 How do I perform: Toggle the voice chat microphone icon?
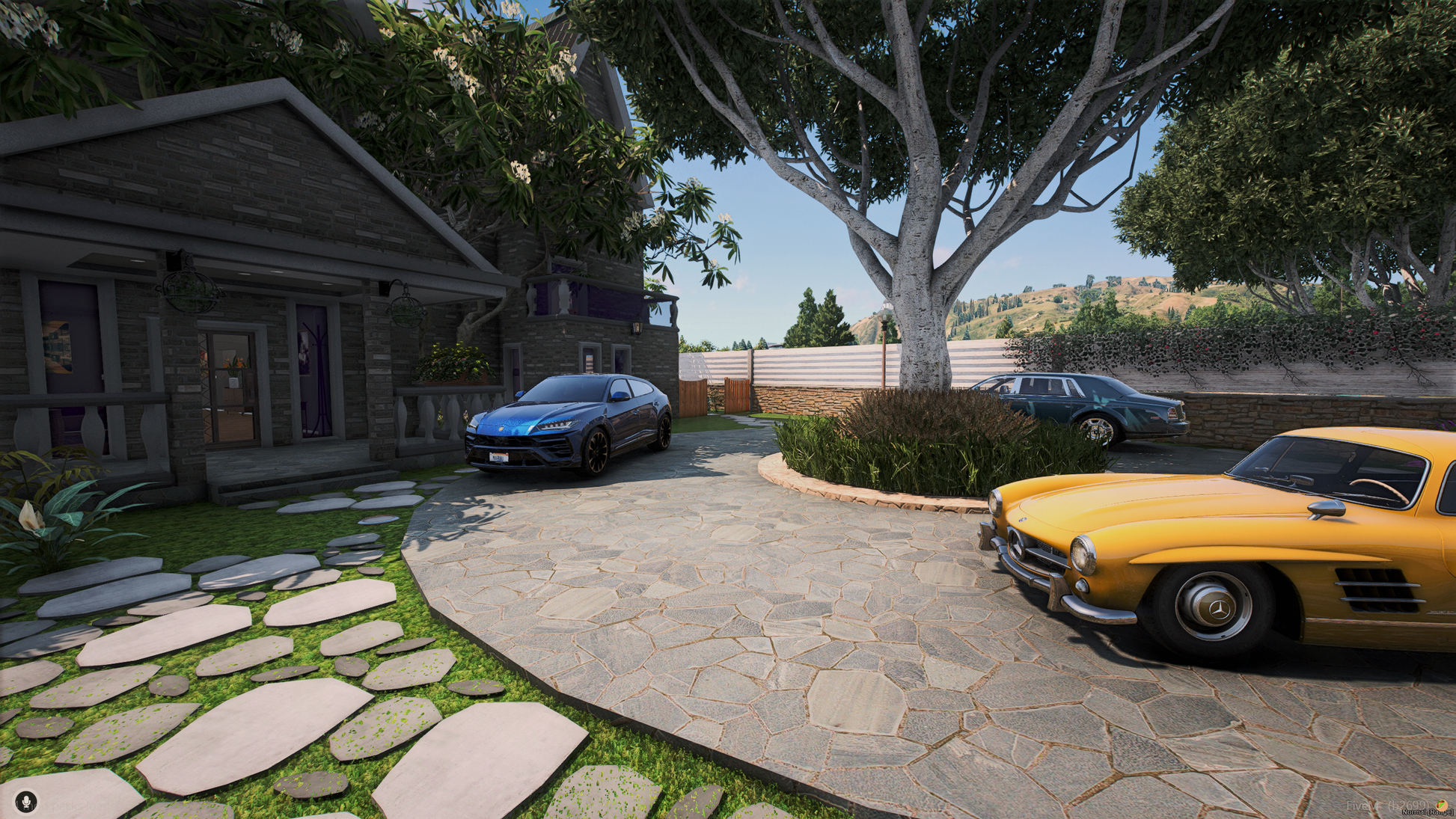pyautogui.click(x=26, y=802)
